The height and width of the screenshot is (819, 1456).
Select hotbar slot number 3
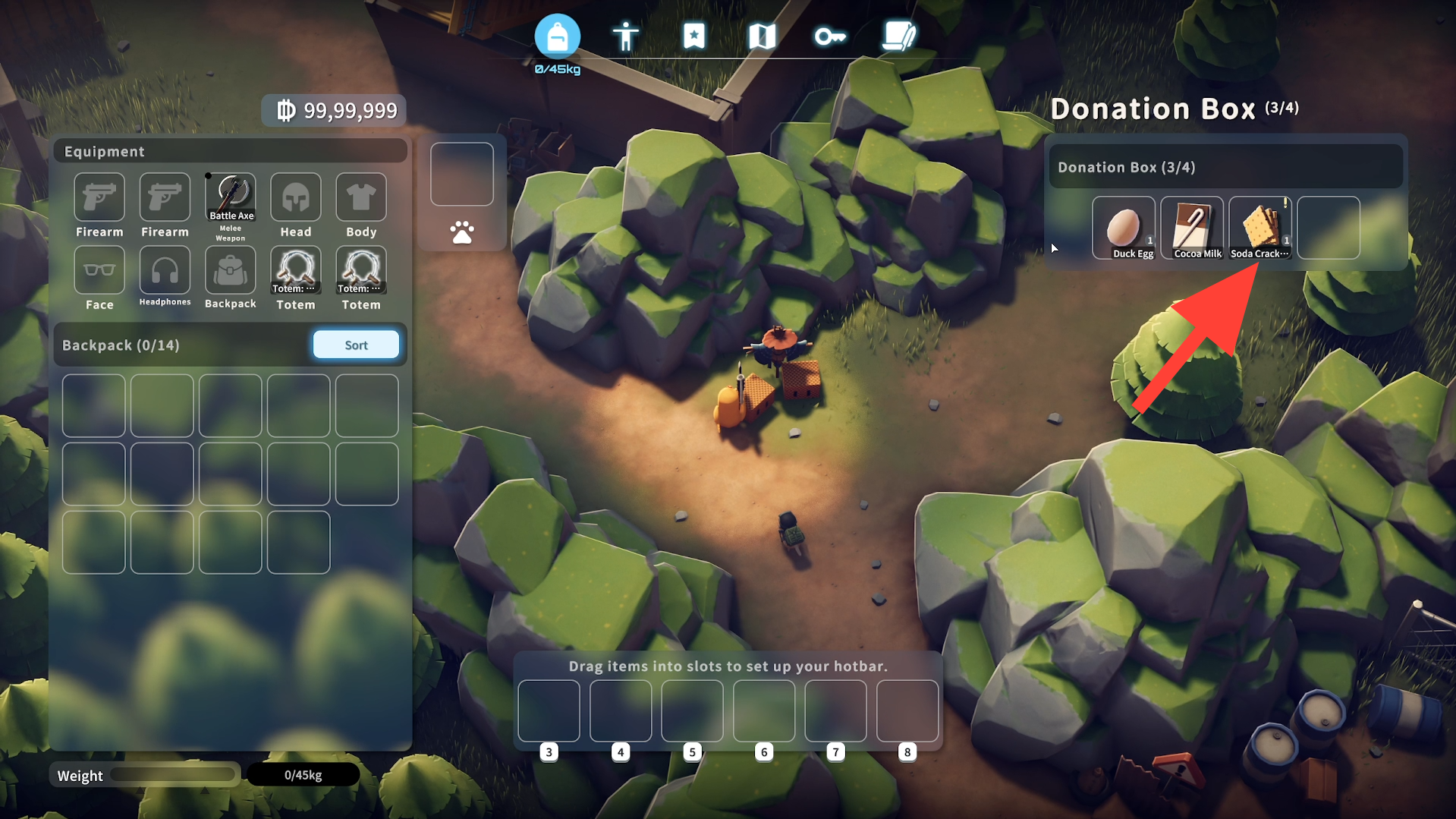coord(549,710)
